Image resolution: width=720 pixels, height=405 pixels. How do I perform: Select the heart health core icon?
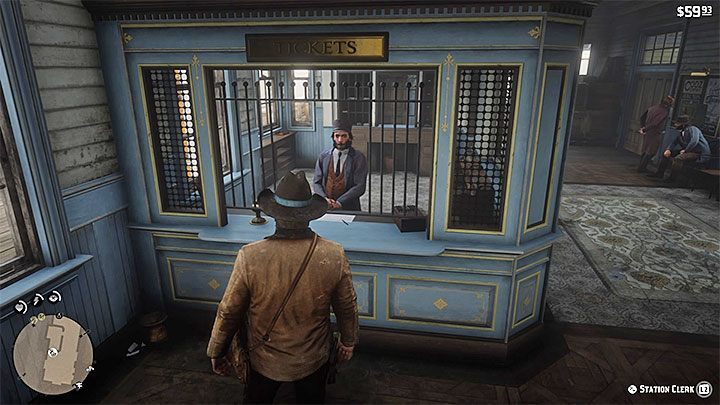(x=20, y=307)
